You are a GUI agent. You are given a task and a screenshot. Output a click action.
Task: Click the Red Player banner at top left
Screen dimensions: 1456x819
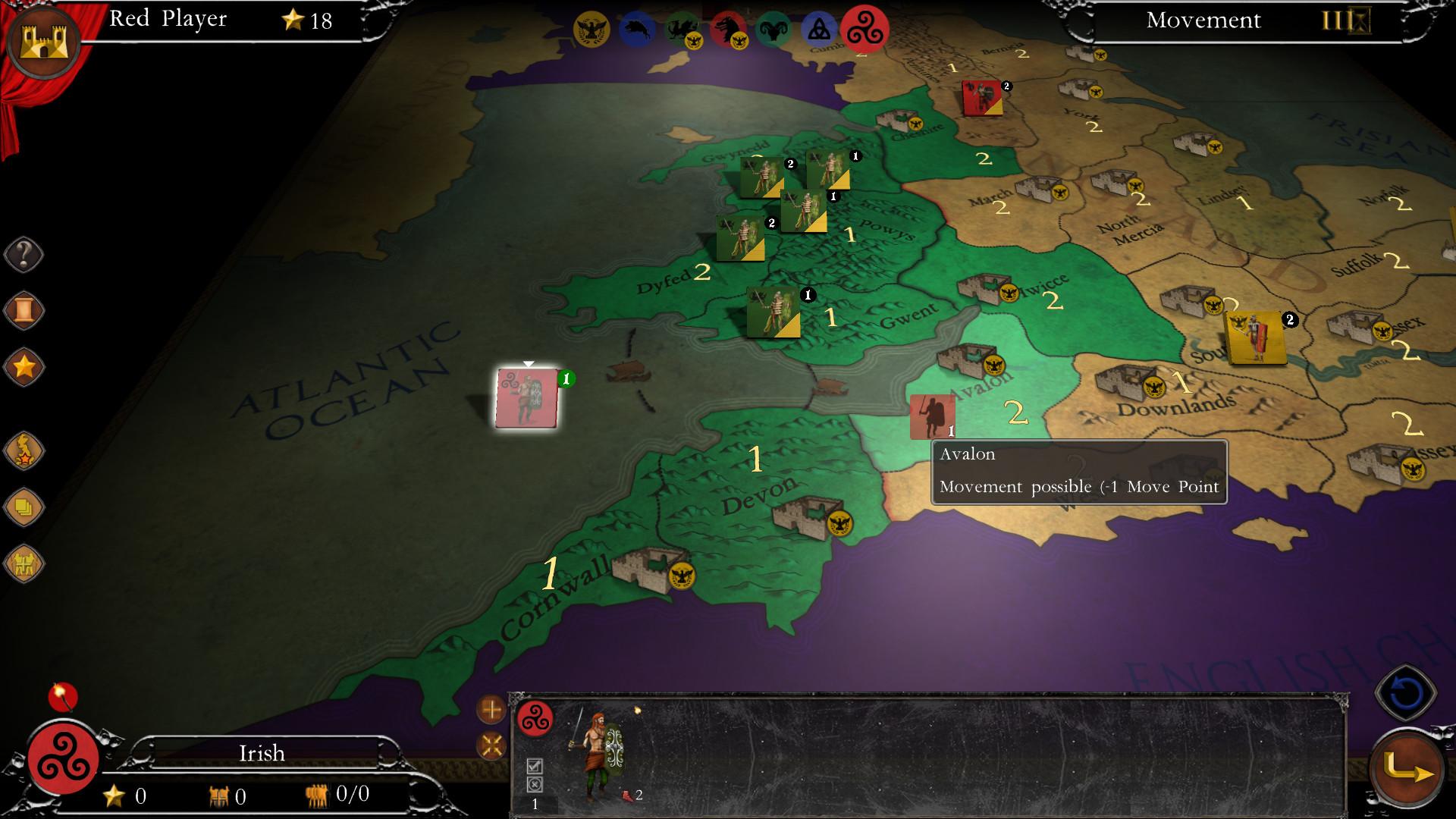tap(168, 20)
